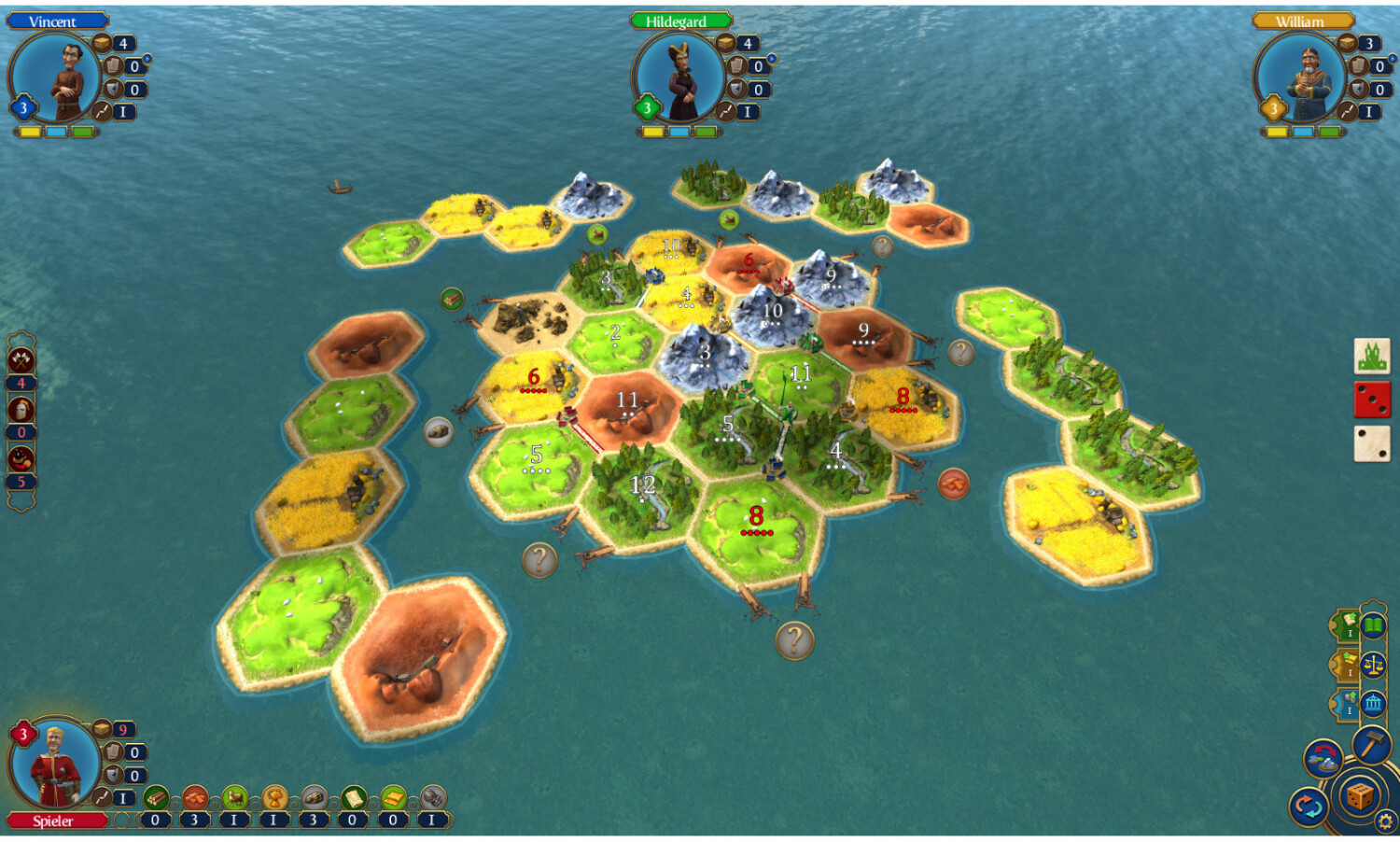This screenshot has height=842, width=1400.
Task: Select the paper commodity icon
Action: (x=353, y=798)
